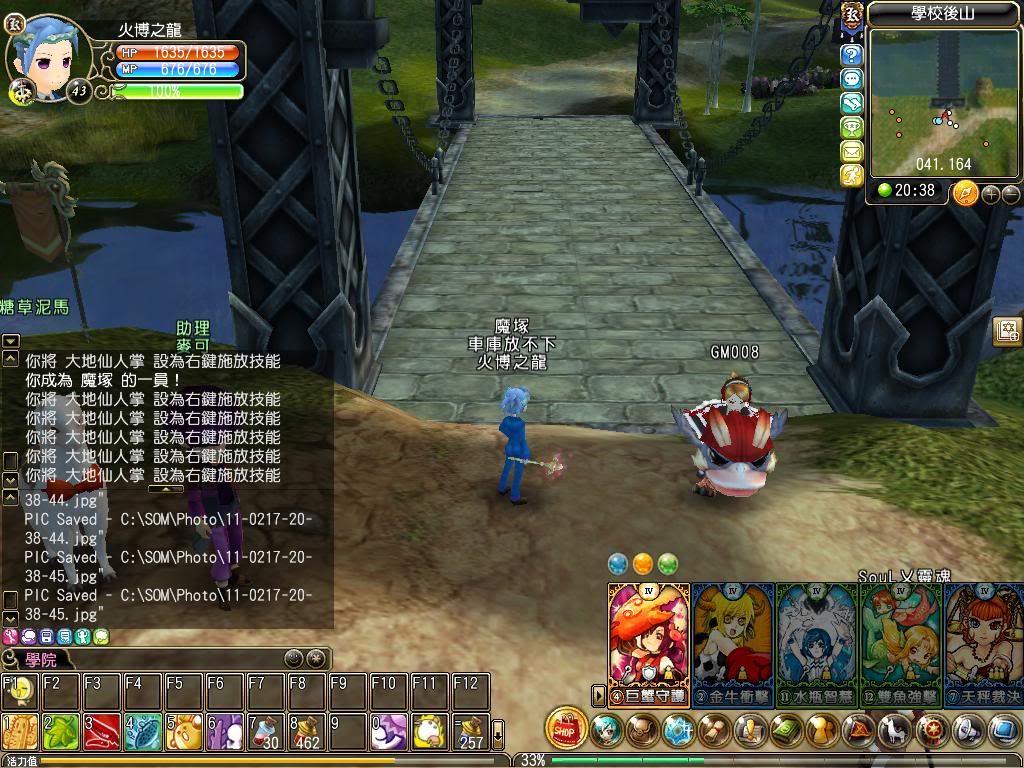Screen dimensions: 1024x768
Task: Activate the green leaf skill in slot 2
Action: click(x=60, y=732)
